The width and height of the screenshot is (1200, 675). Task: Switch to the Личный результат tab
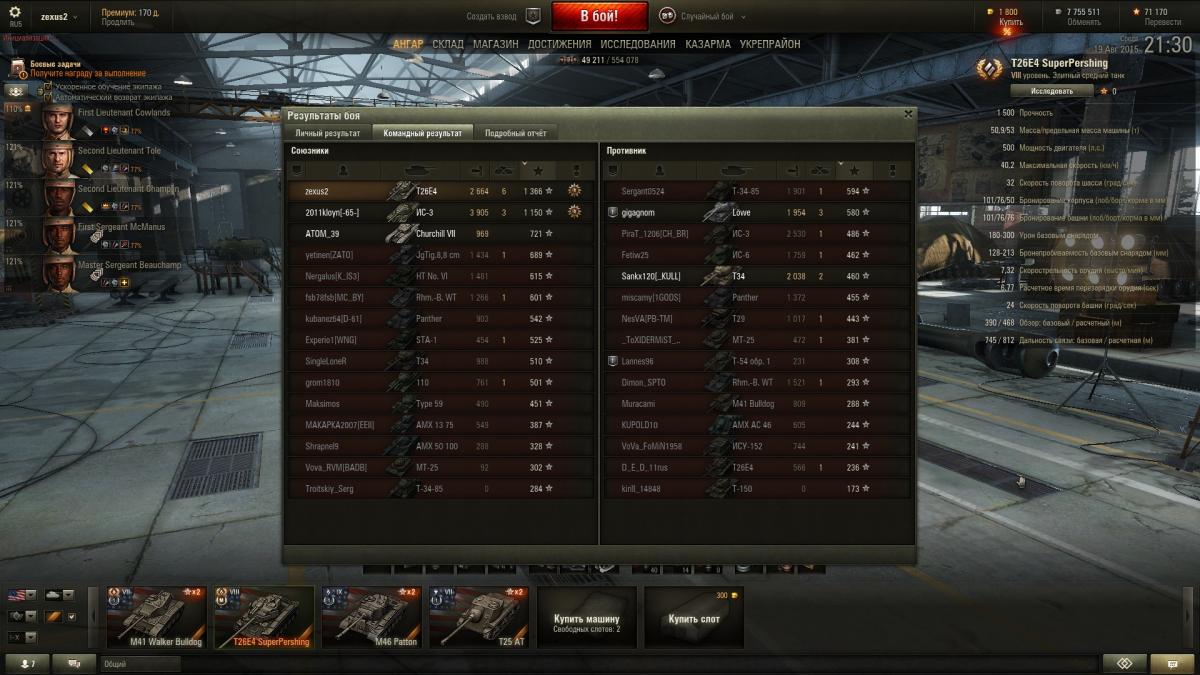pyautogui.click(x=328, y=133)
